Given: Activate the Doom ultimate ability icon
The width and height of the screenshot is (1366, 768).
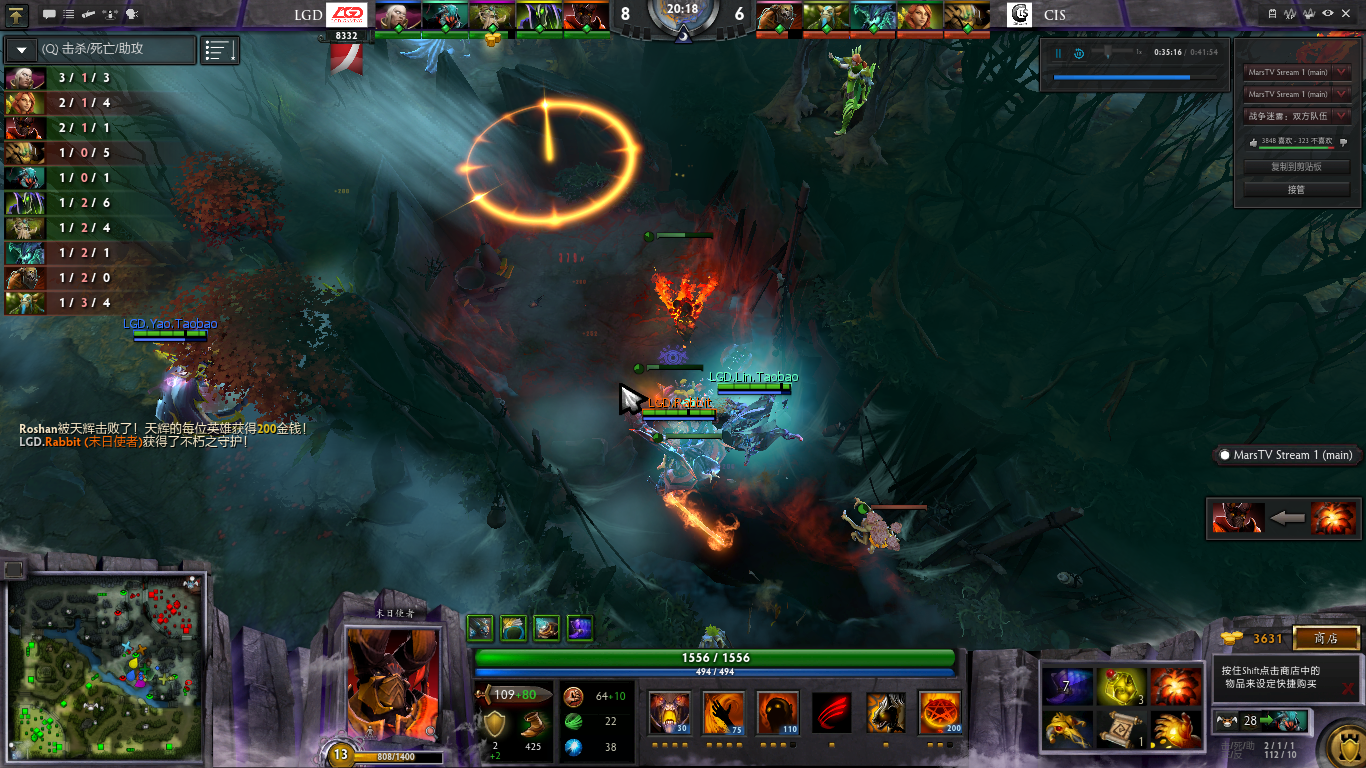Looking at the screenshot, I should pos(939,713).
